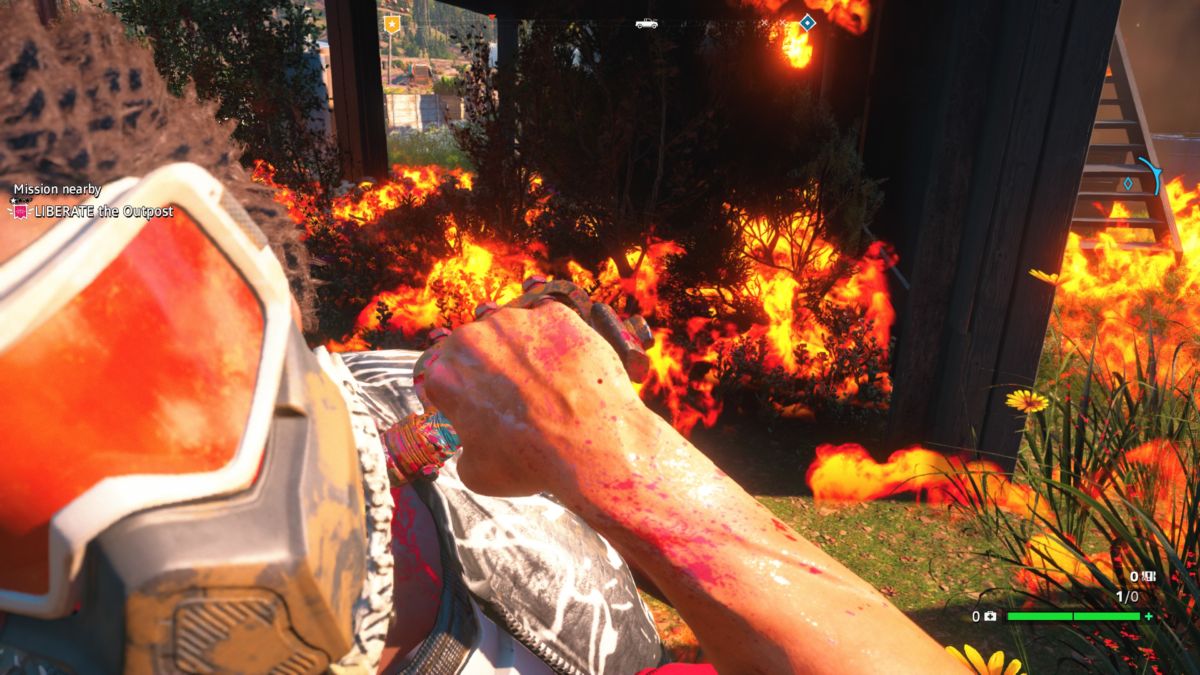Select the blue diamond marker on the compass
Image resolution: width=1200 pixels, height=675 pixels.
pyautogui.click(x=807, y=22)
